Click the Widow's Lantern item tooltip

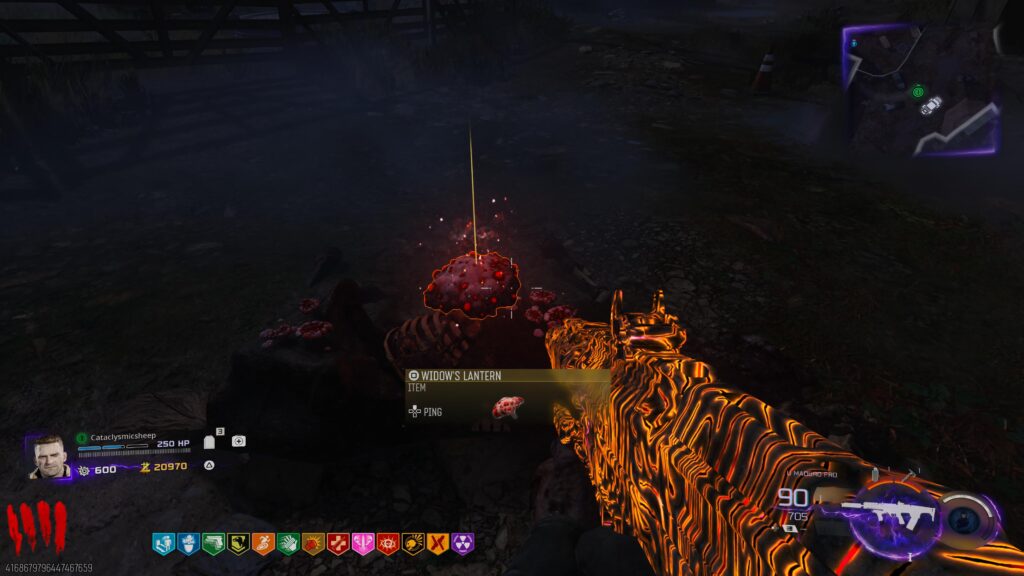507,397
